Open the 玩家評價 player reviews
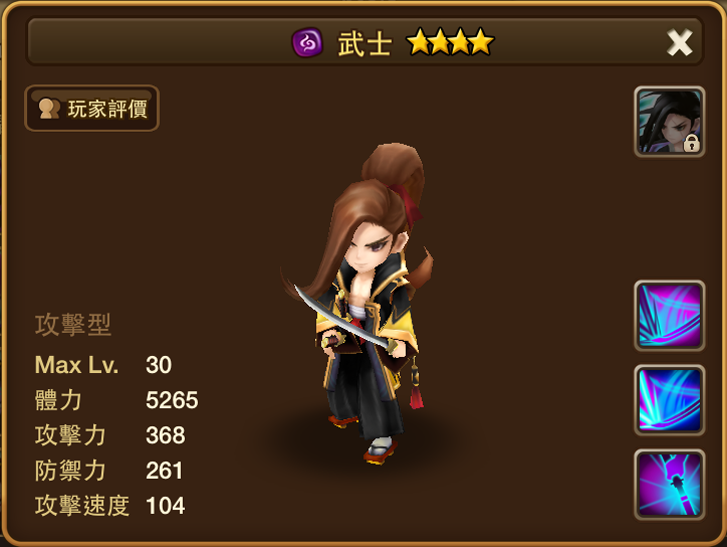 point(92,108)
